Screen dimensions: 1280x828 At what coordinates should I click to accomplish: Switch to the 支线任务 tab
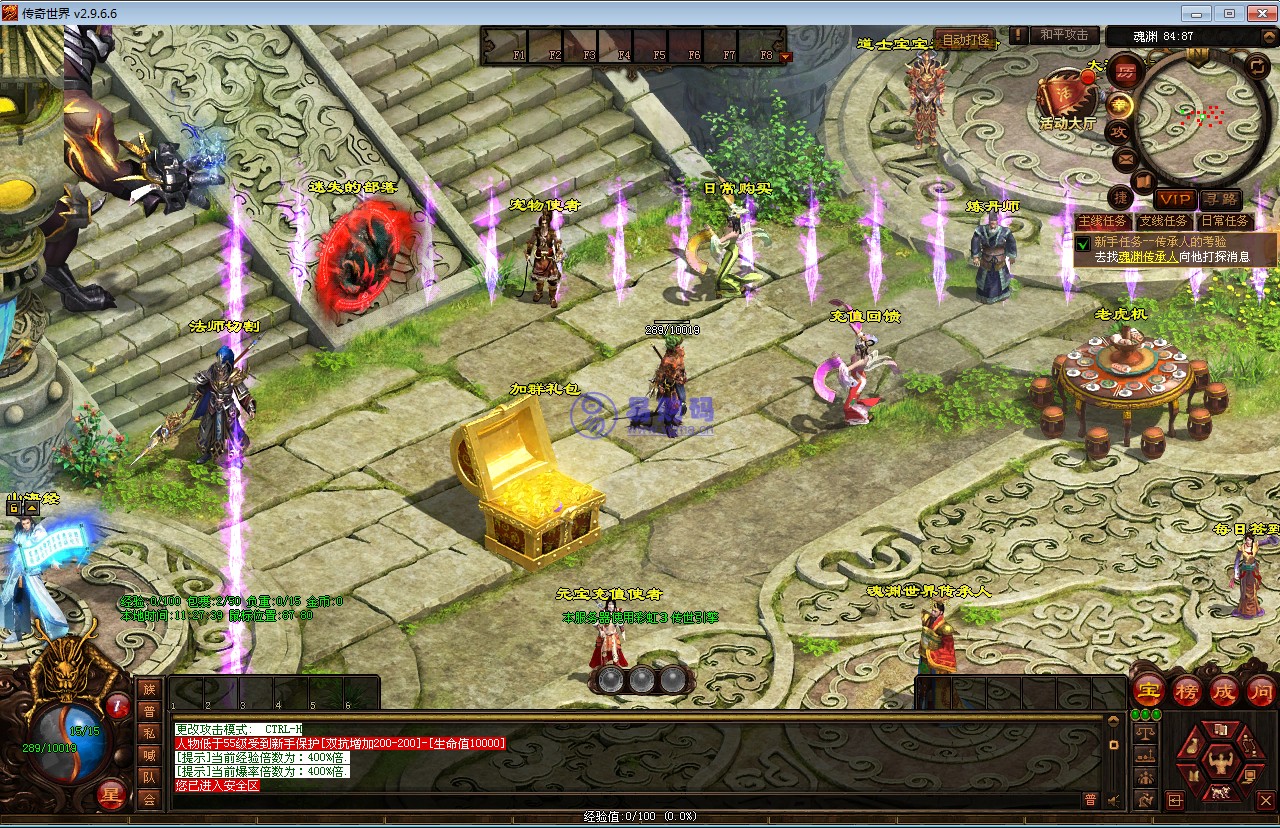(1163, 221)
